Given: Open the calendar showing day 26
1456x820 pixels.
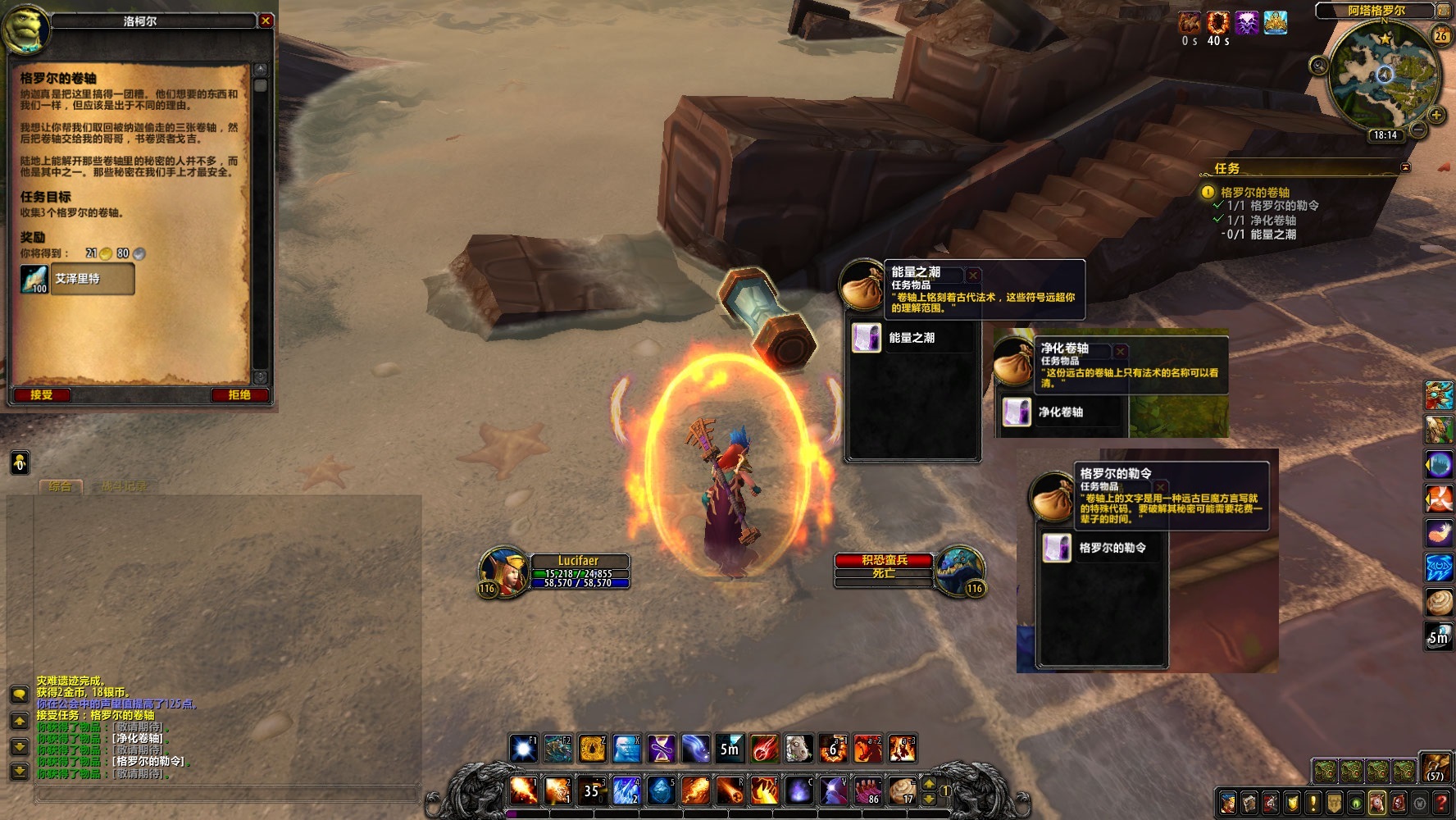Looking at the screenshot, I should (x=1440, y=36).
